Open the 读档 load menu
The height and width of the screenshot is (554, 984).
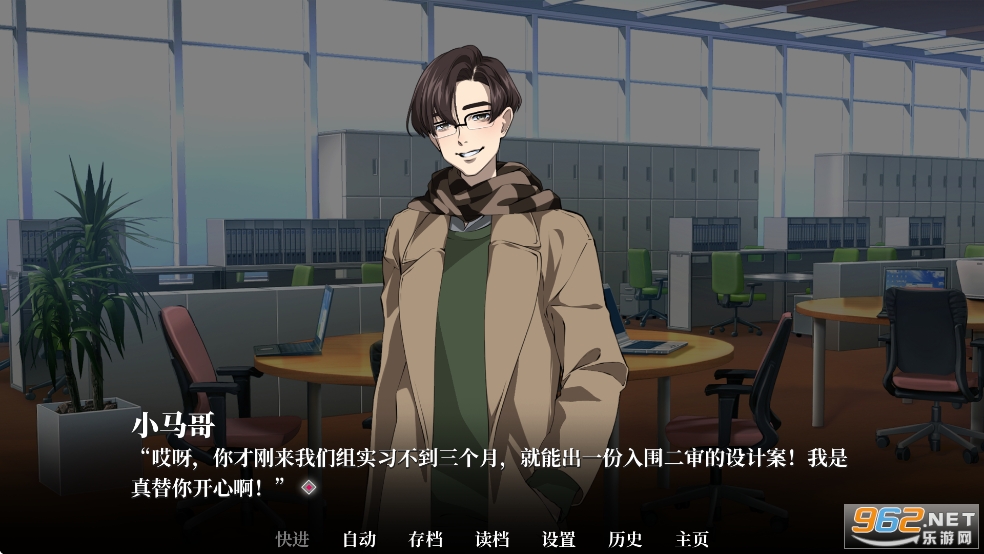[x=492, y=539]
